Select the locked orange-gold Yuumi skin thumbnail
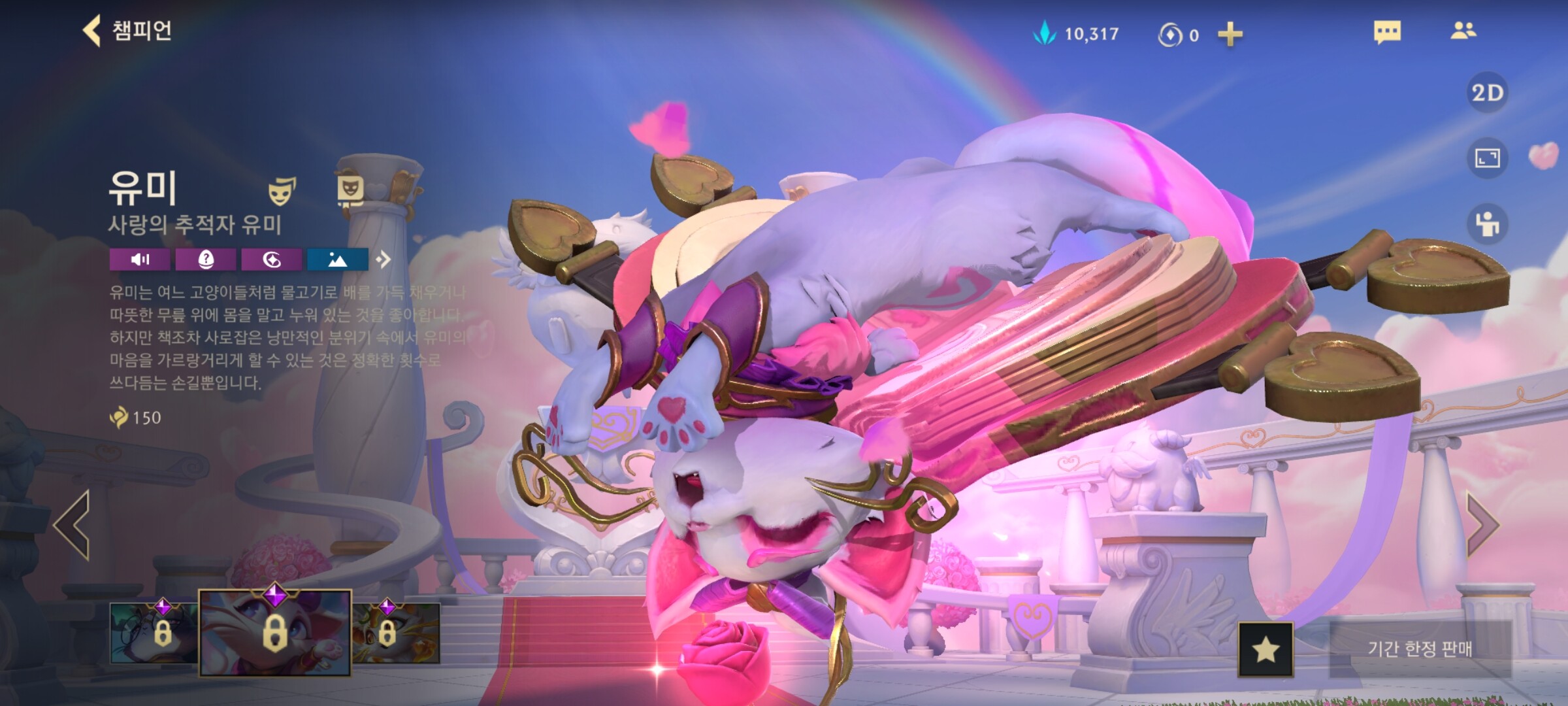Viewport: 1568px width, 706px height. (396, 632)
